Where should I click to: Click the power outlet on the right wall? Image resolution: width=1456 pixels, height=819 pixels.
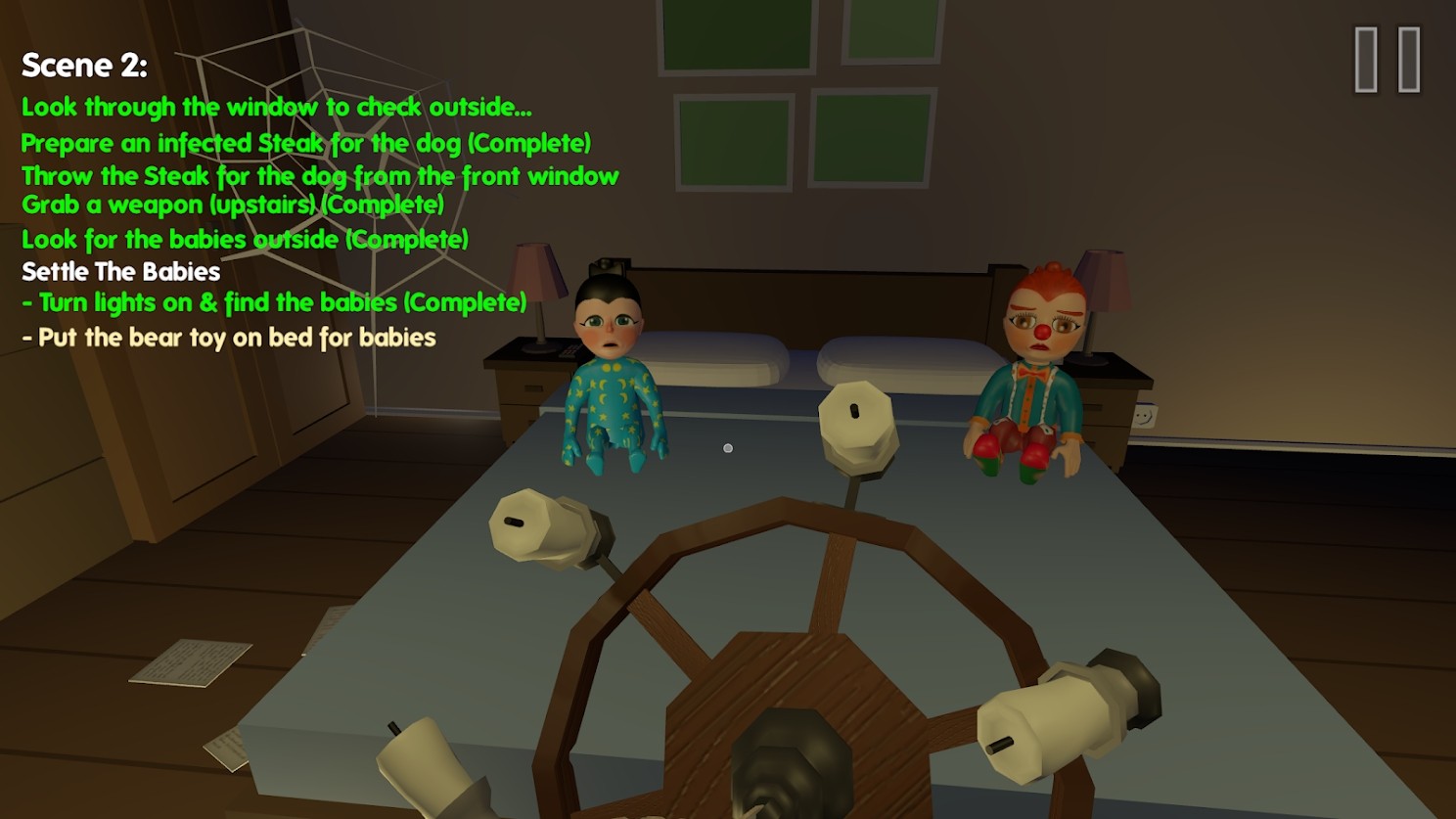(x=1145, y=414)
